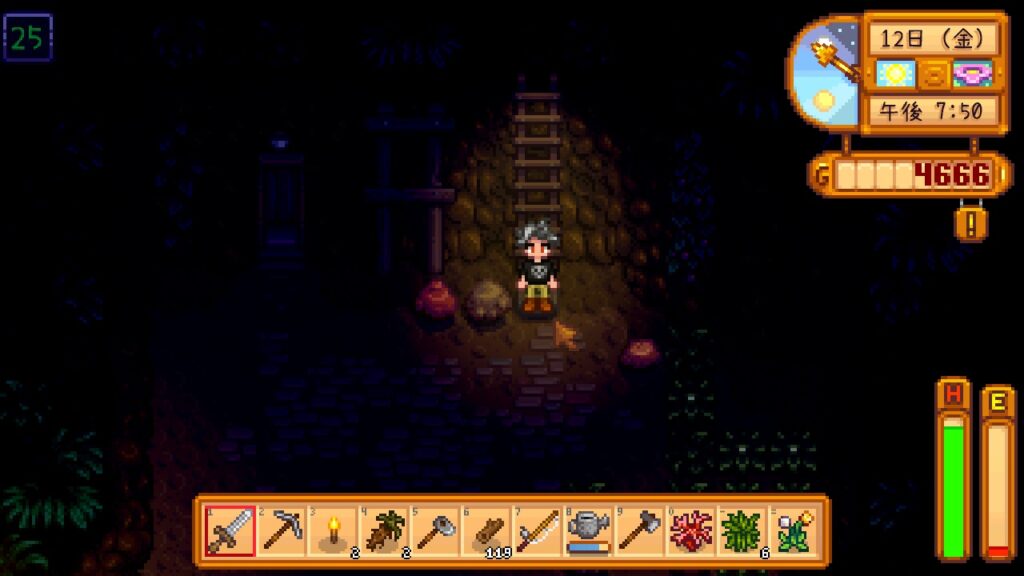This screenshot has height=576, width=1024.
Task: Pick the flower item in the last slot
Action: (795, 530)
